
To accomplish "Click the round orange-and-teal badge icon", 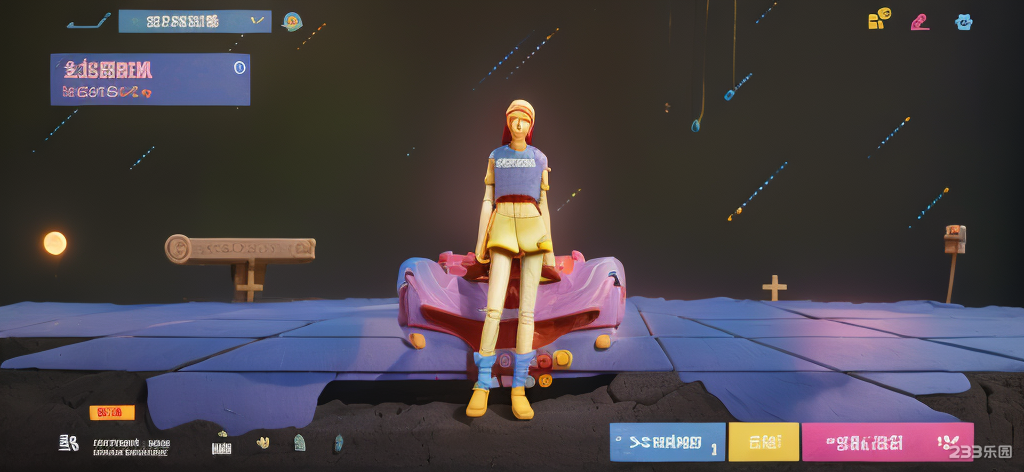I will point(293,21).
